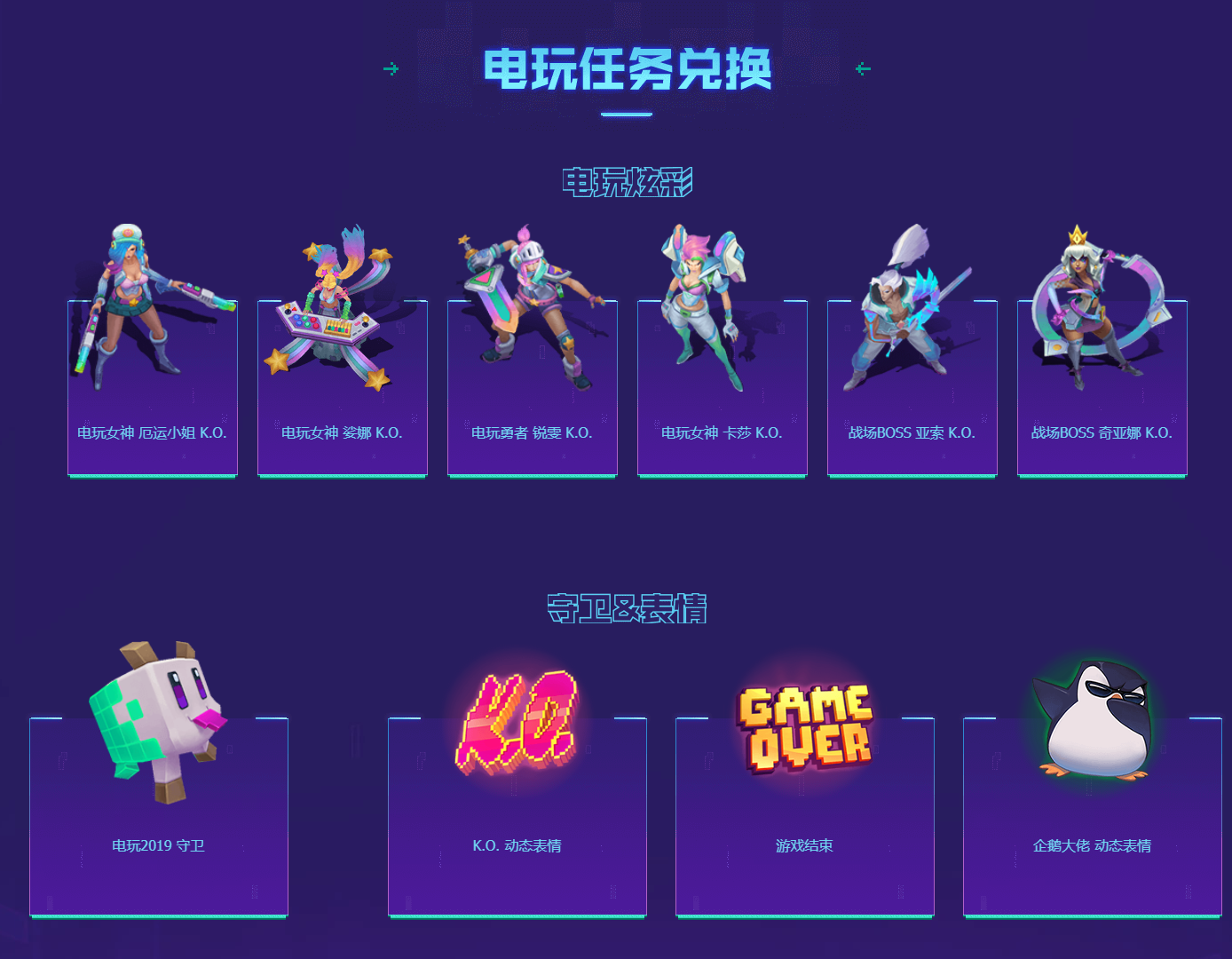Open the 电玩炫彩 section heading
The height and width of the screenshot is (959, 1232).
(x=628, y=181)
